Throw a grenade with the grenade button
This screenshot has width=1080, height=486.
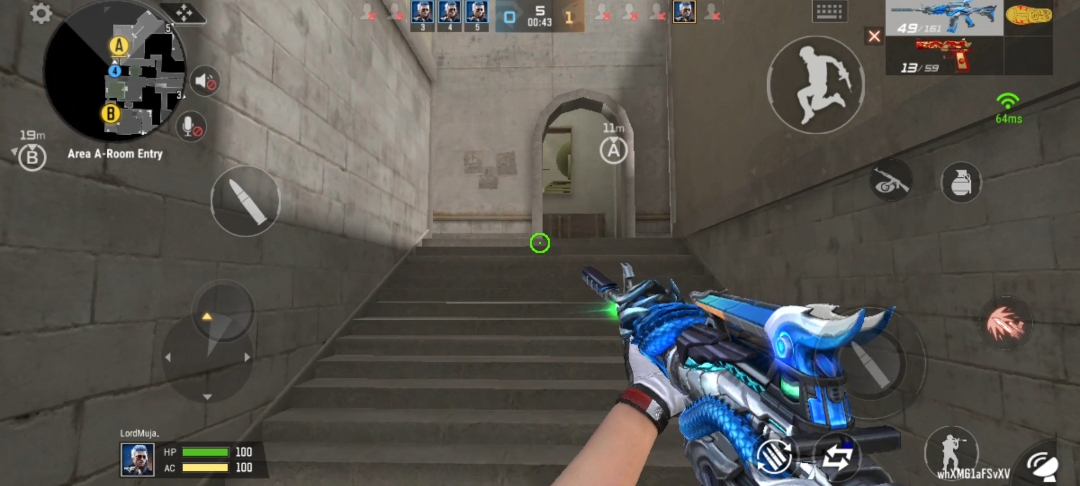point(961,182)
